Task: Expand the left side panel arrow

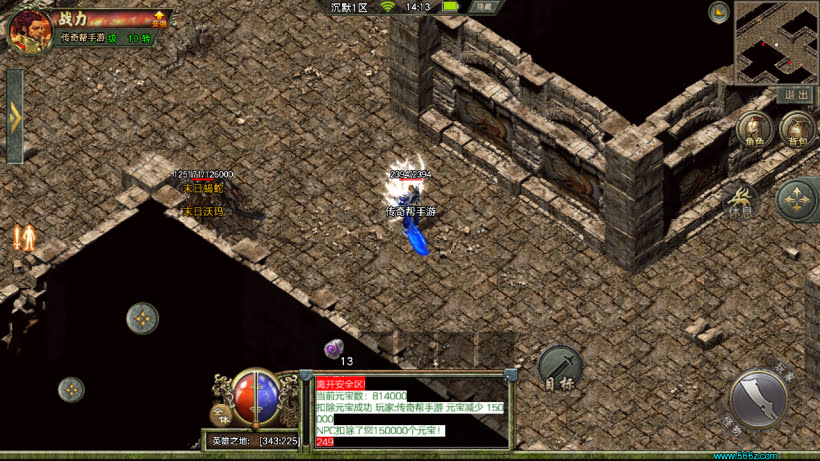Action: coord(14,116)
